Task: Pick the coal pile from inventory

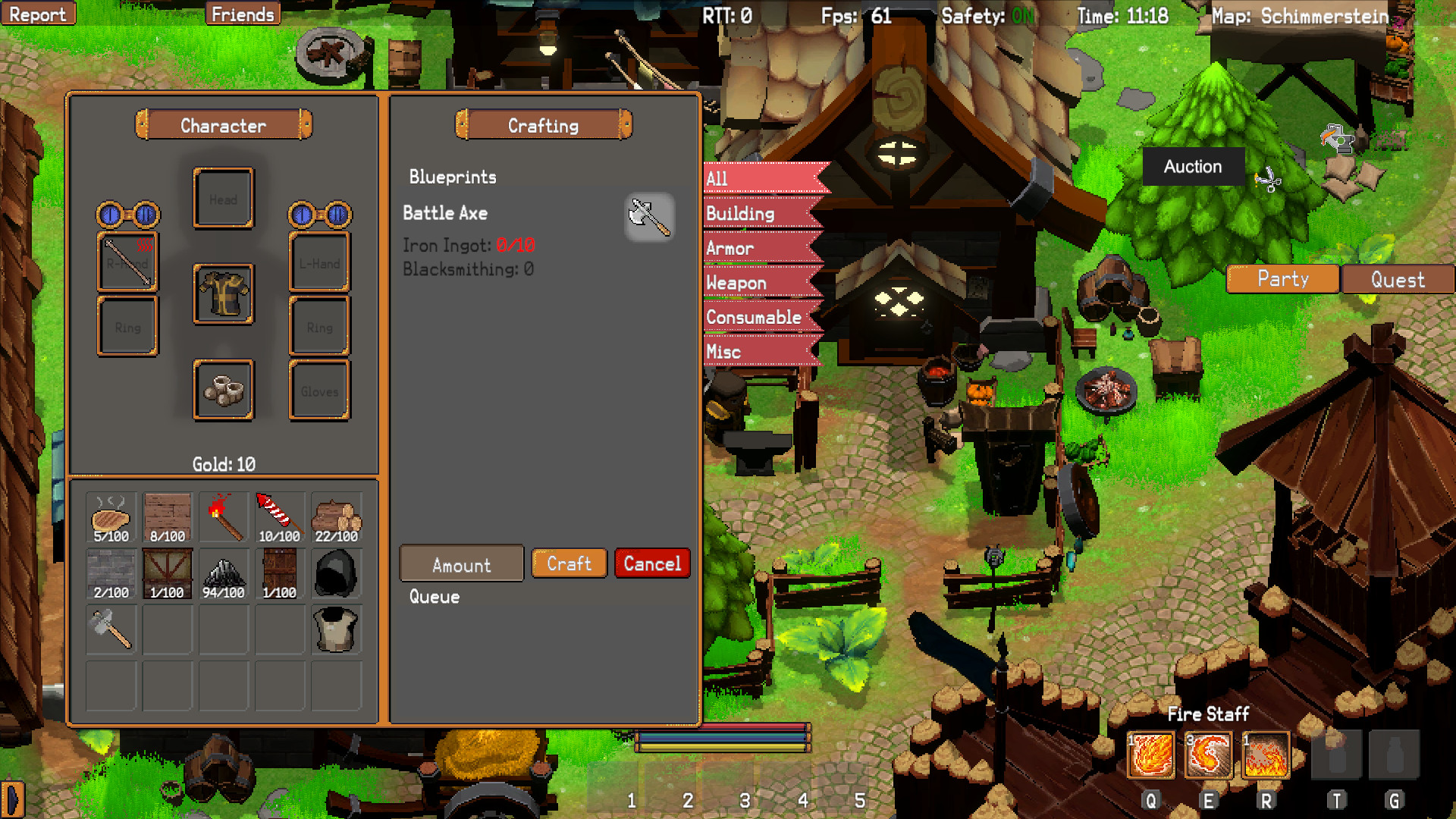Action: click(223, 573)
